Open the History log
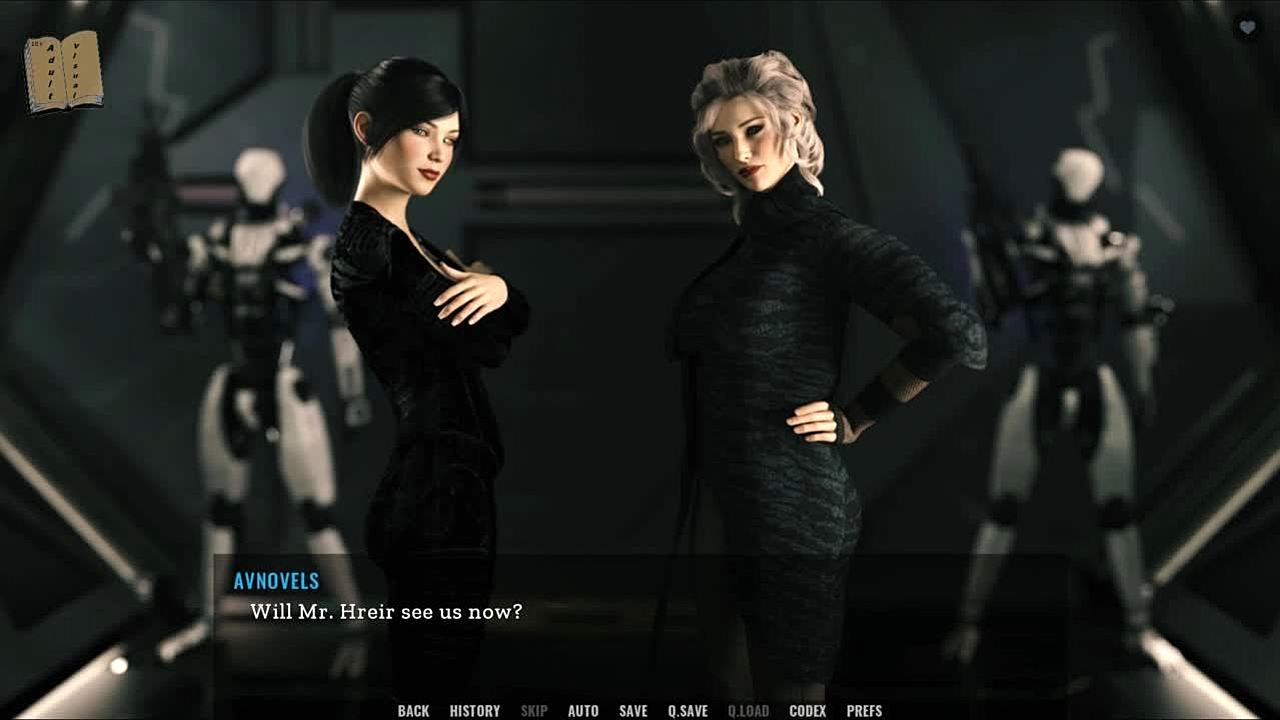This screenshot has width=1280, height=720. (x=474, y=711)
